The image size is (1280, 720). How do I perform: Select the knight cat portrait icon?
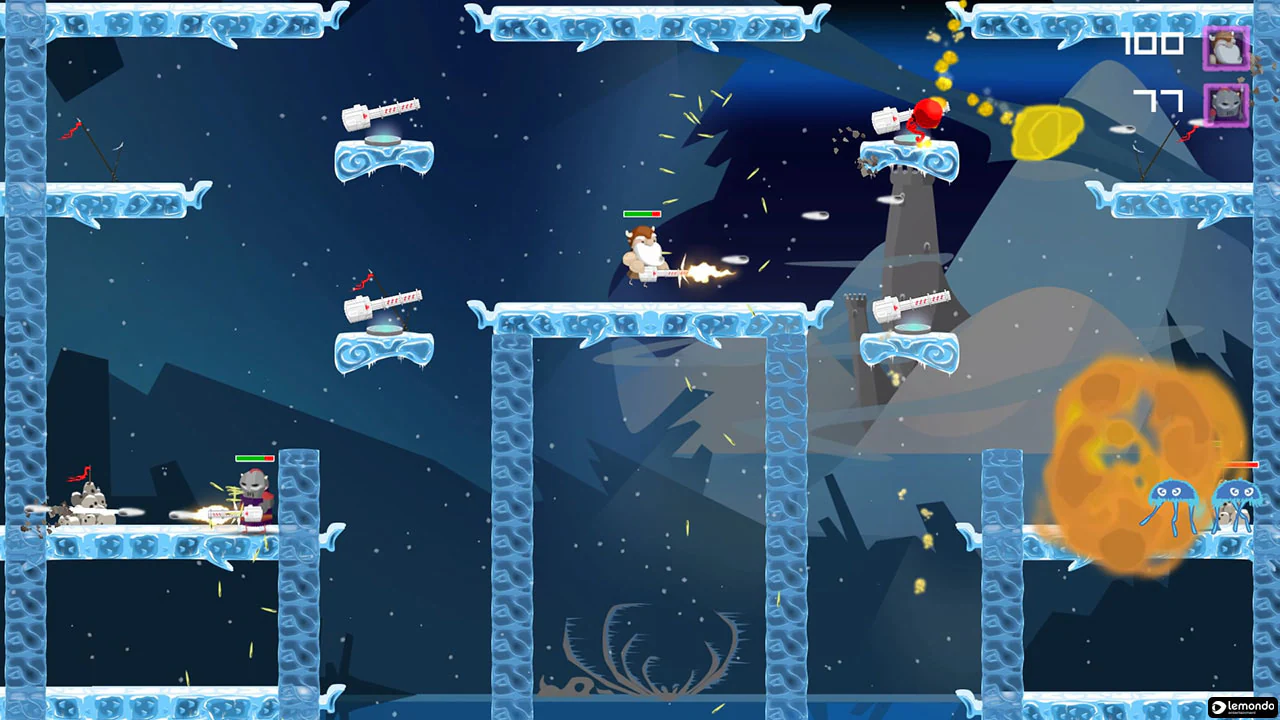[1226, 104]
